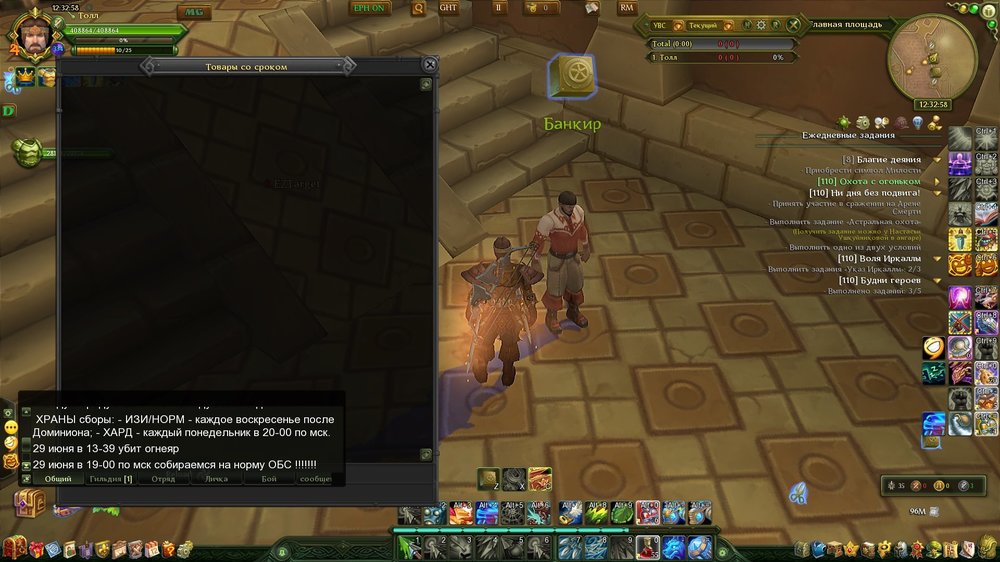This screenshot has width=1000, height=562.
Task: Open the Гильдия chat tab
Action: pyautogui.click(x=110, y=479)
